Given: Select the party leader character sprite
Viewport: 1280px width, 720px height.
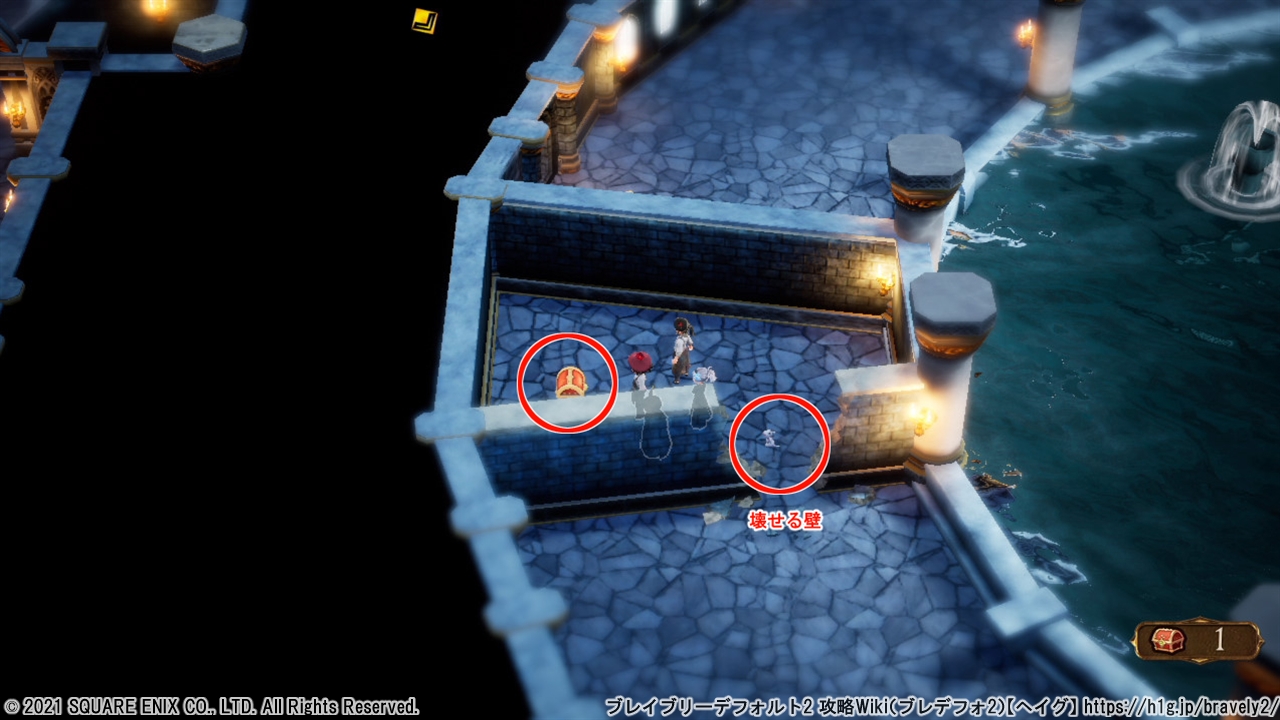Looking at the screenshot, I should click(684, 350).
